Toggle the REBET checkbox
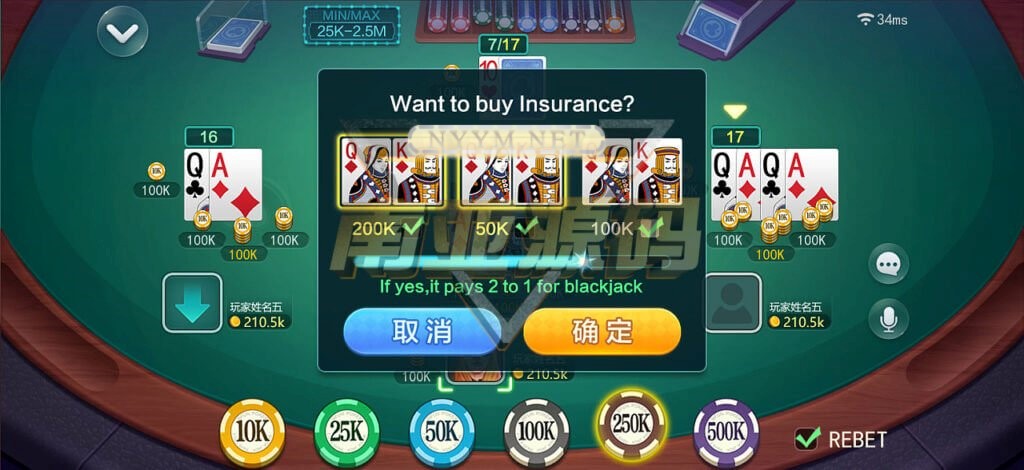Screen dimensions: 1024x470 (807, 438)
